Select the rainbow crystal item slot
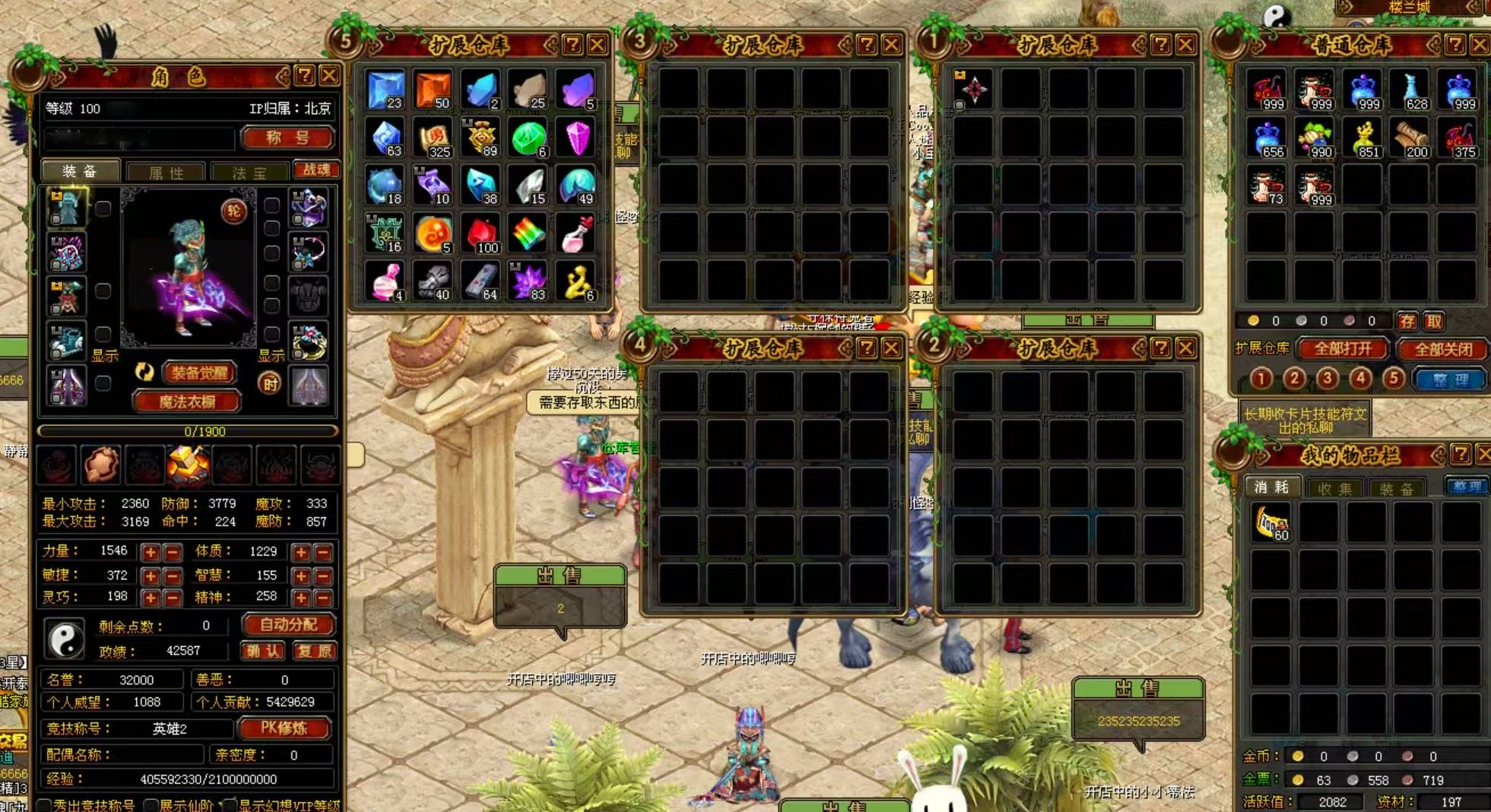1491x812 pixels. (x=528, y=235)
